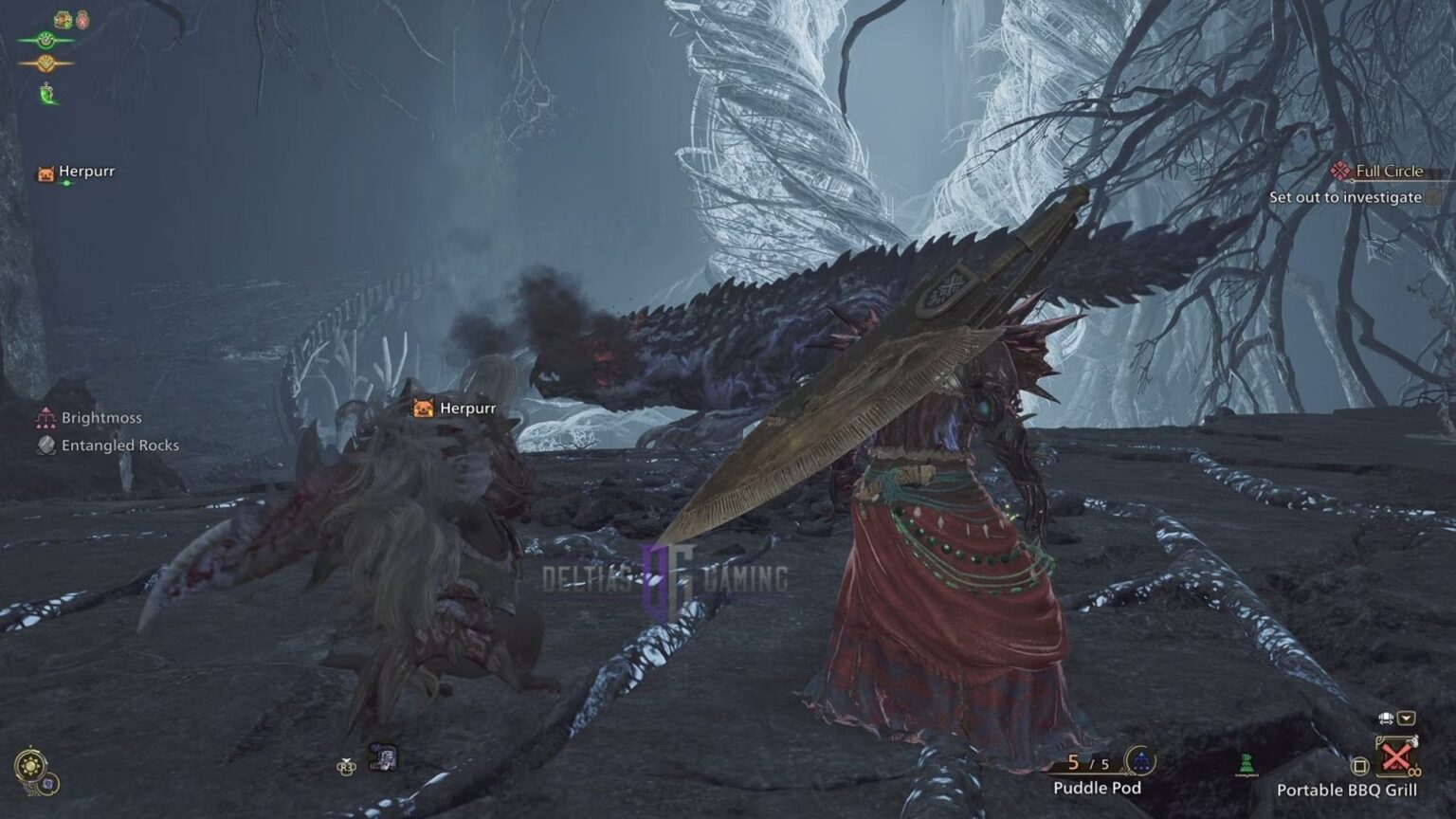The width and height of the screenshot is (1456, 819).
Task: Toggle the caravan icon above Portable BBQ Grill
Action: click(x=1385, y=718)
